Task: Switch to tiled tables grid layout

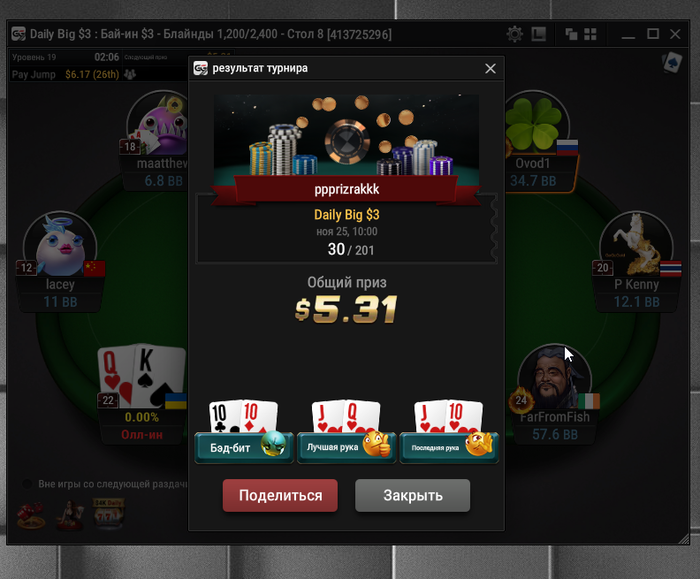Action: click(590, 34)
